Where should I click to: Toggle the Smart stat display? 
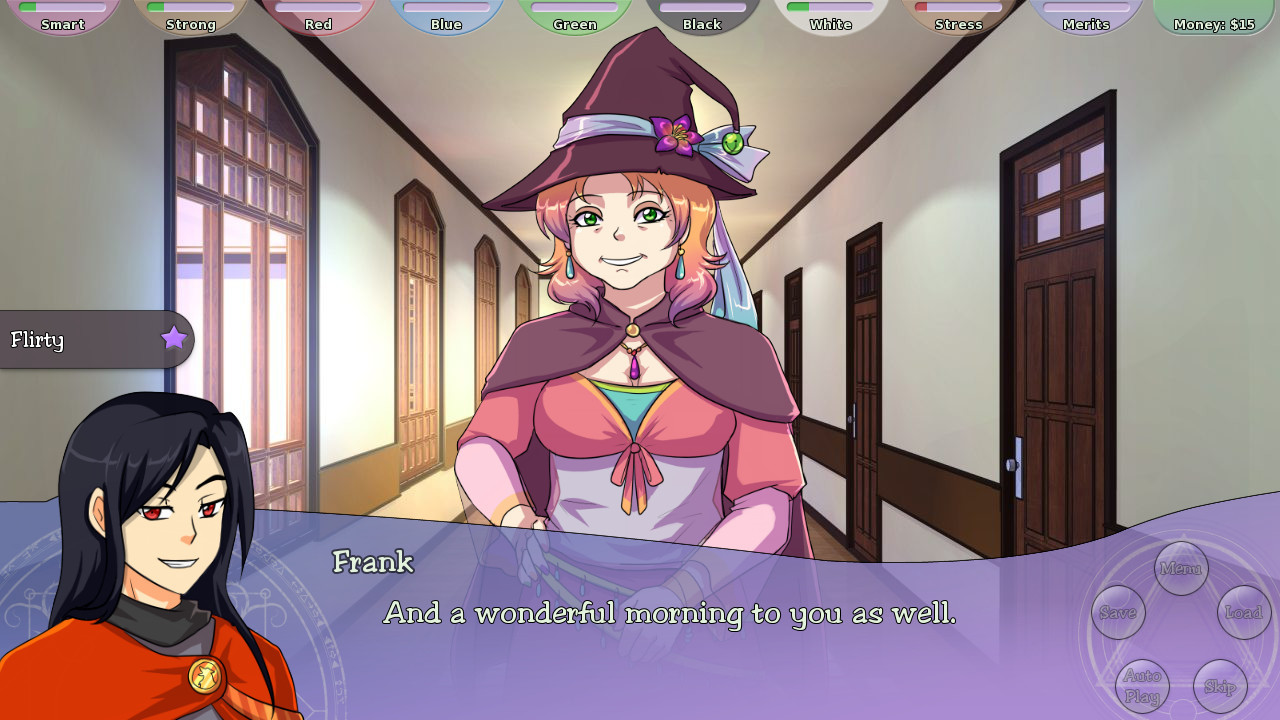[63, 20]
